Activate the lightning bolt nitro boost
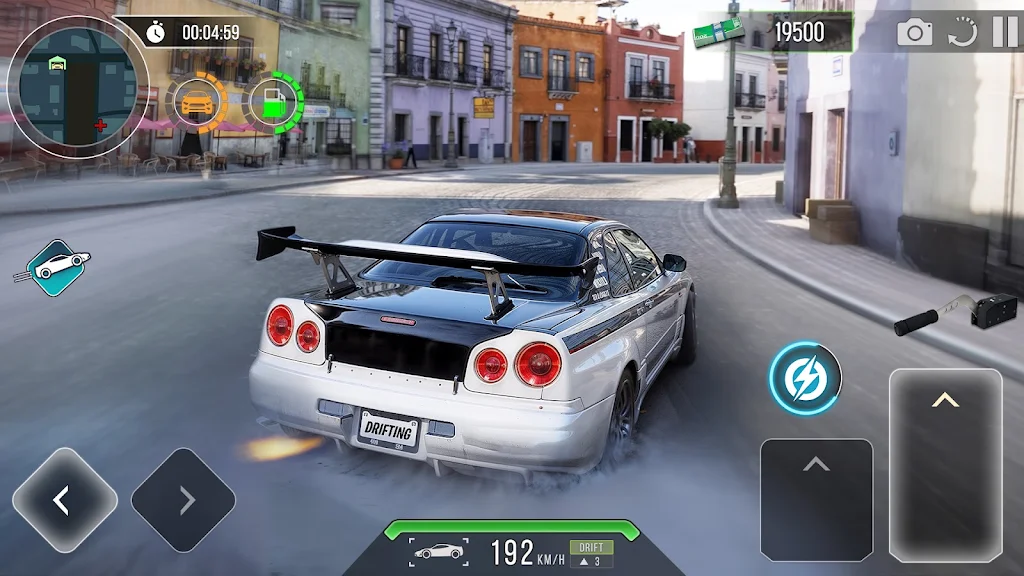Viewport: 1024px width, 576px height. (805, 379)
